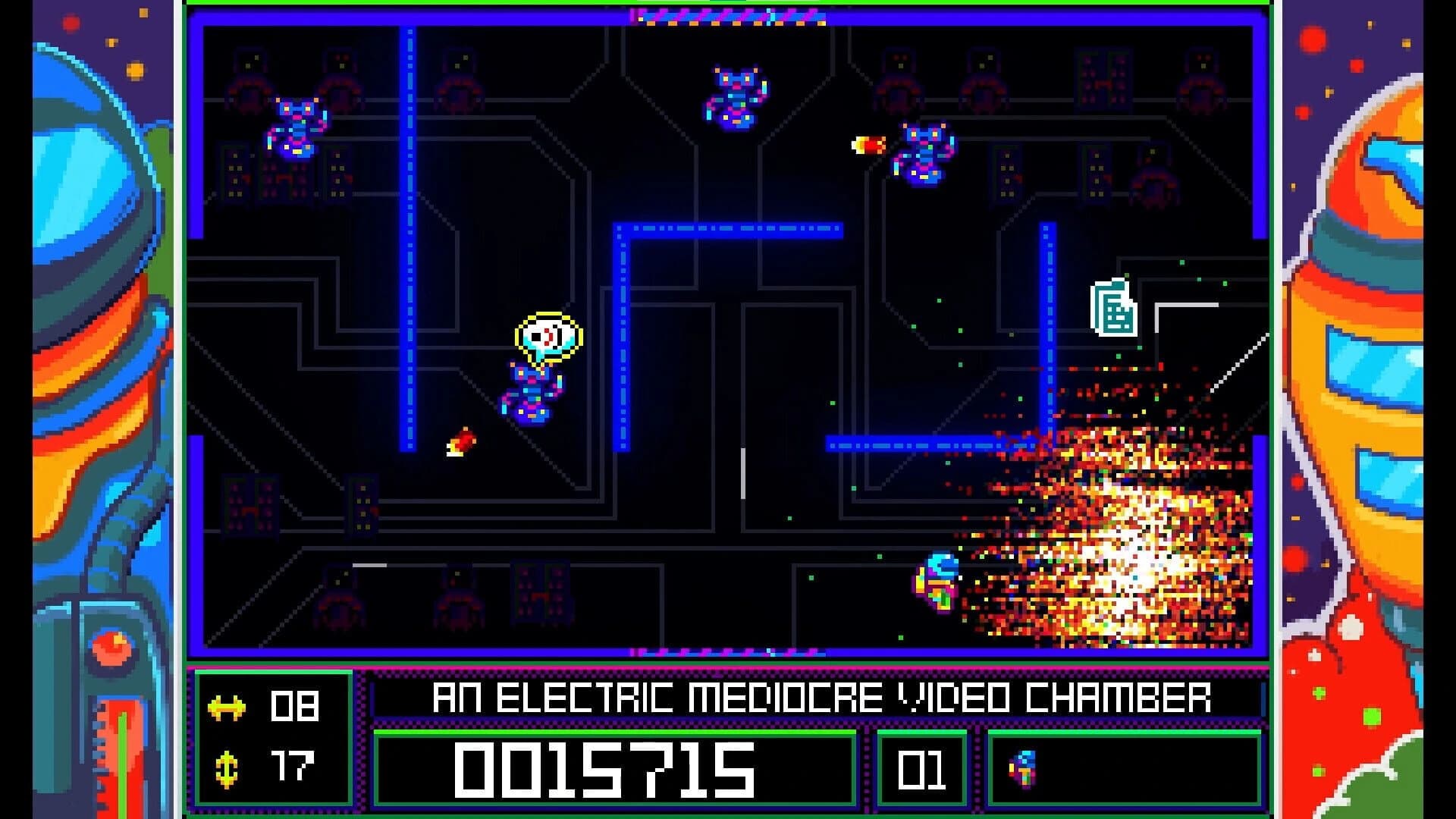
Task: Click the vertical blue wall in the maze
Action: [x=410, y=227]
